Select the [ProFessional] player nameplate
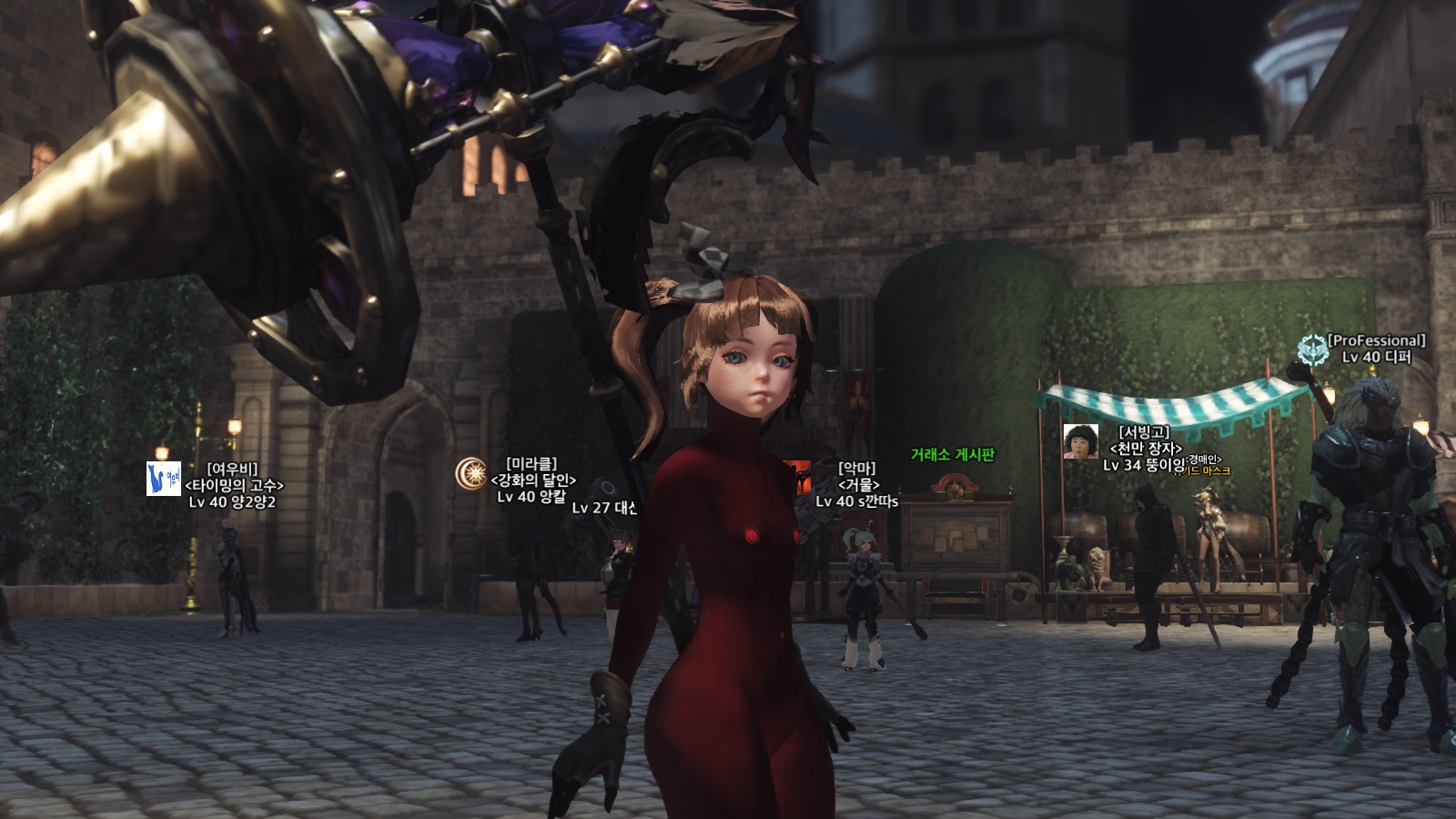1456x819 pixels. [1376, 340]
